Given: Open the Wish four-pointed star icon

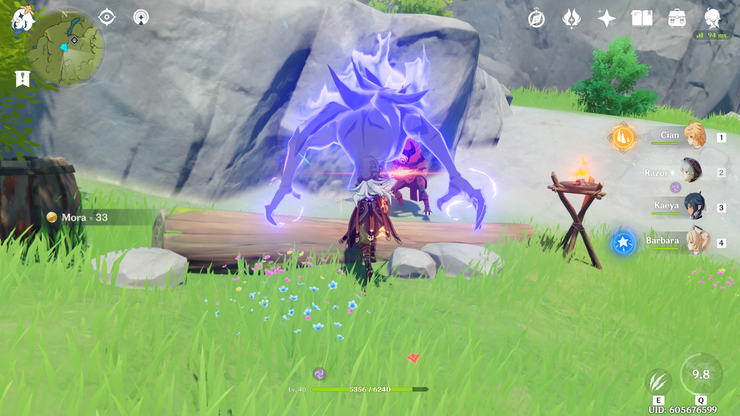Looking at the screenshot, I should click(x=606, y=18).
